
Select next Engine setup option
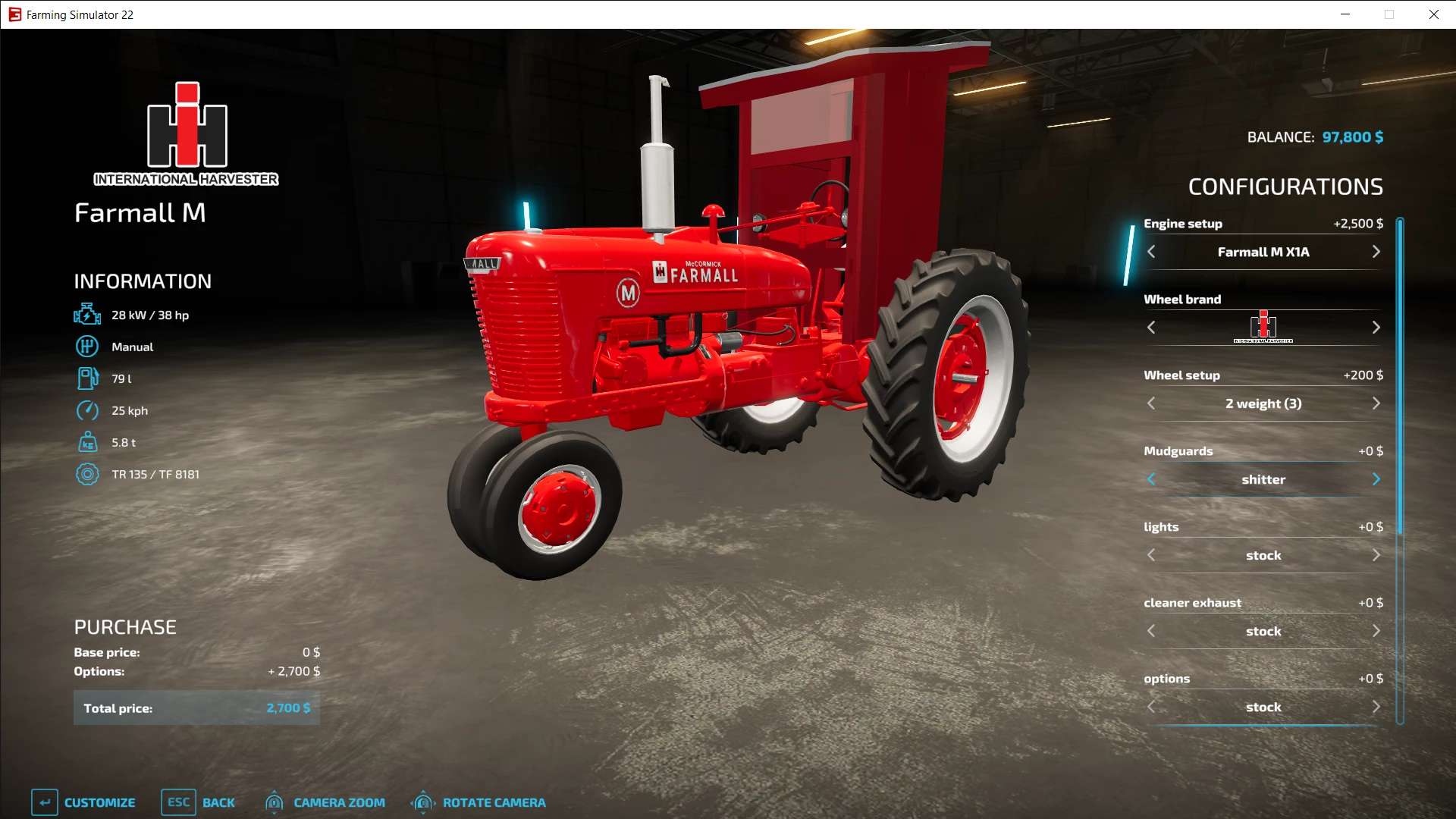(x=1376, y=252)
